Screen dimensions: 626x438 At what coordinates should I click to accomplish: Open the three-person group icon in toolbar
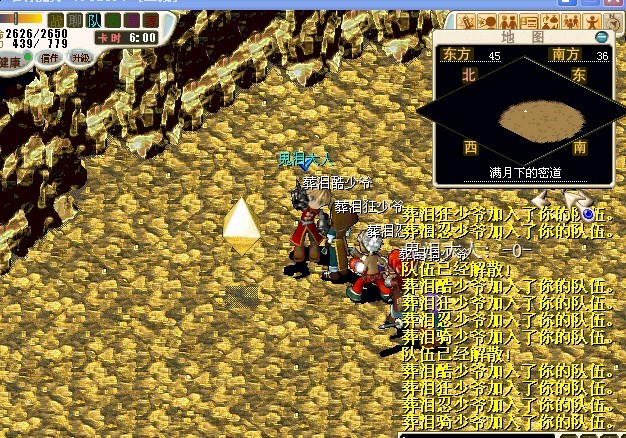pos(569,21)
